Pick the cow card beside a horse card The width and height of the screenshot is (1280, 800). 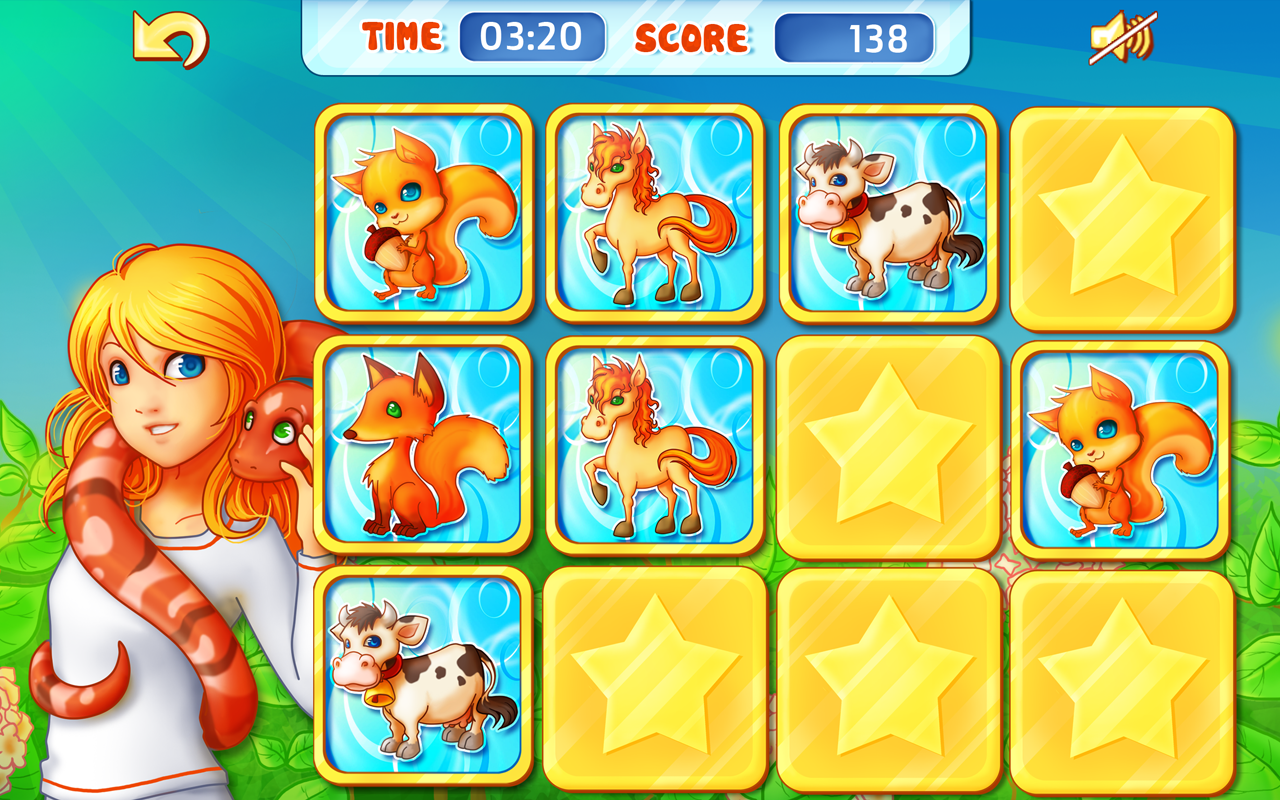coord(888,213)
